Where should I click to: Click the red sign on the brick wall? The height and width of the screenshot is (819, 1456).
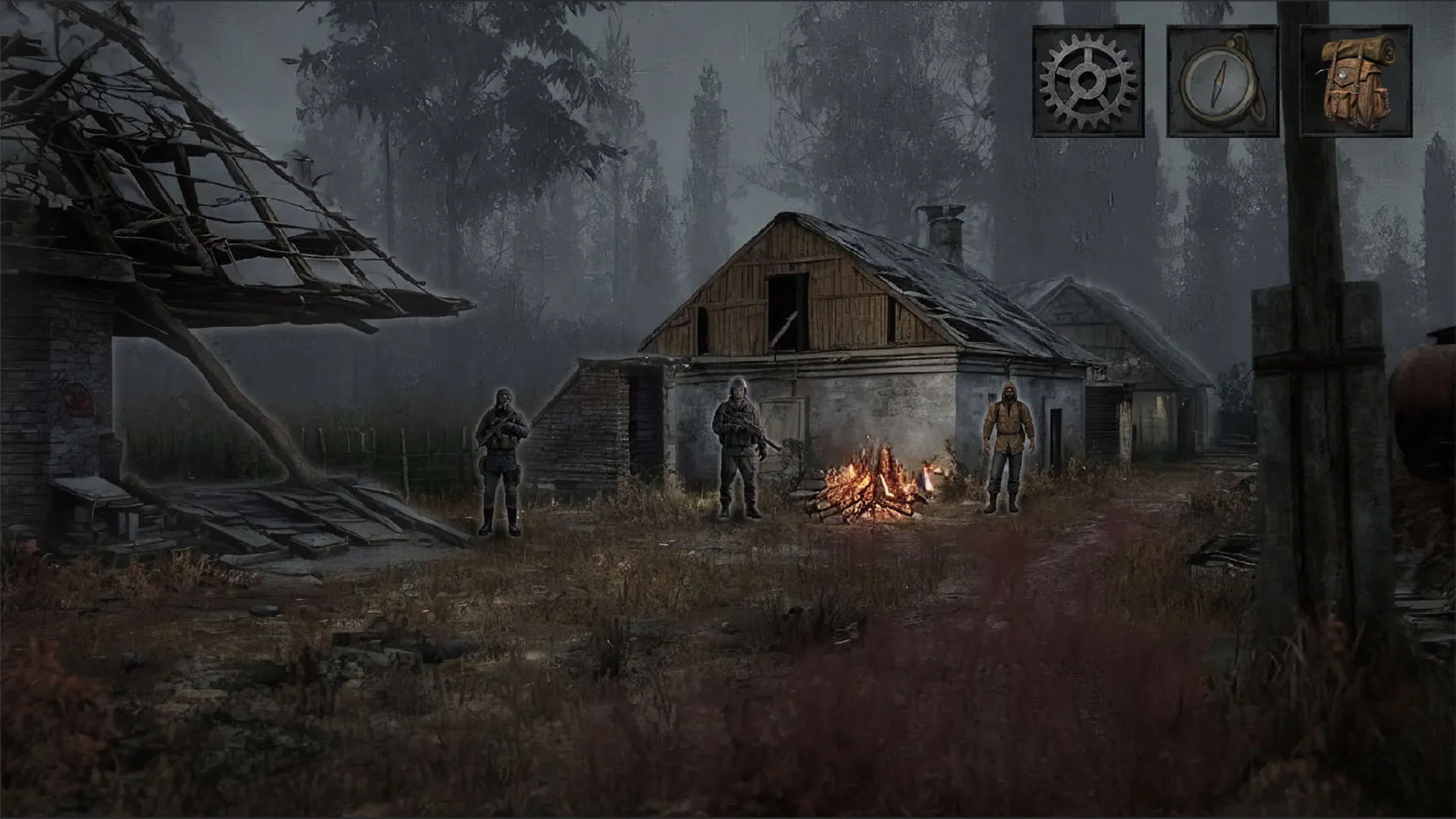79,399
